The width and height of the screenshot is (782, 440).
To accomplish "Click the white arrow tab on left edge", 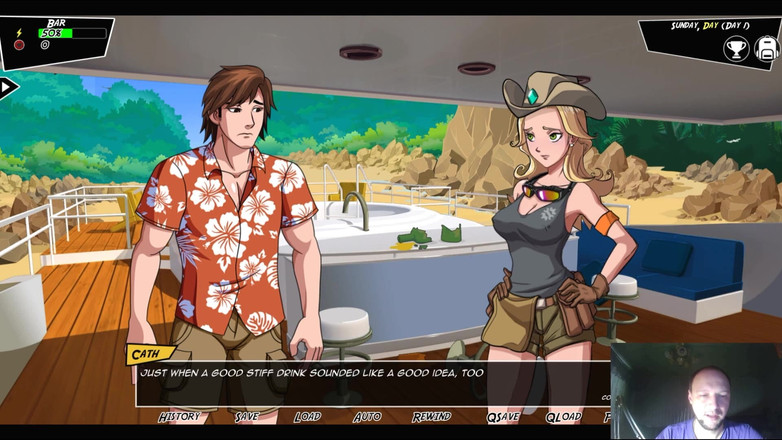I will pyautogui.click(x=8, y=88).
